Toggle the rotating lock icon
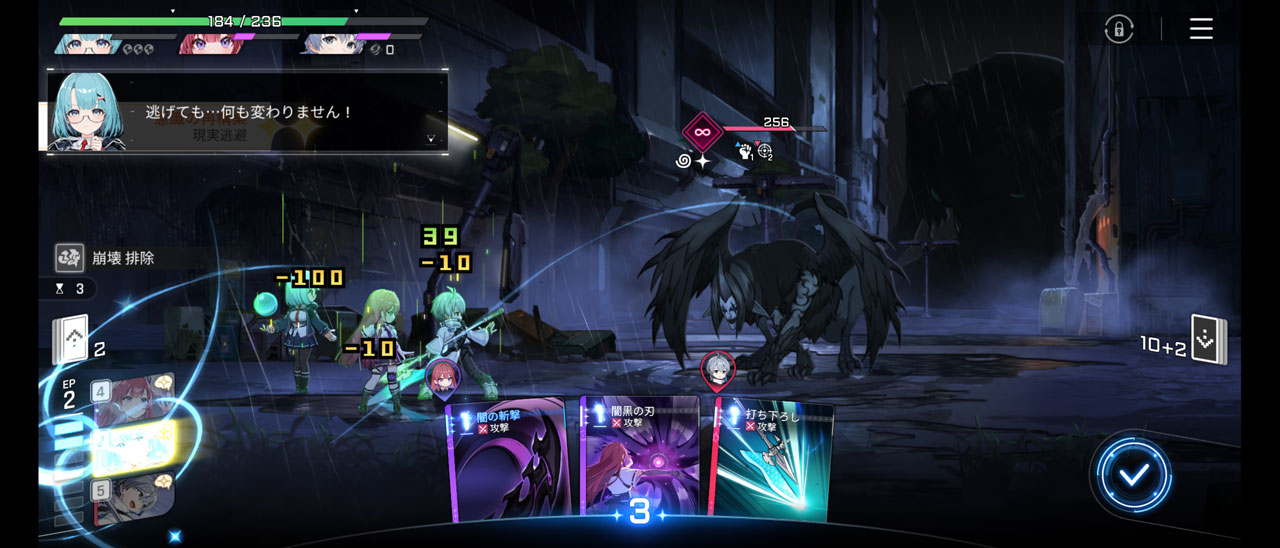Viewport: 1280px width, 548px height. [x=1119, y=29]
